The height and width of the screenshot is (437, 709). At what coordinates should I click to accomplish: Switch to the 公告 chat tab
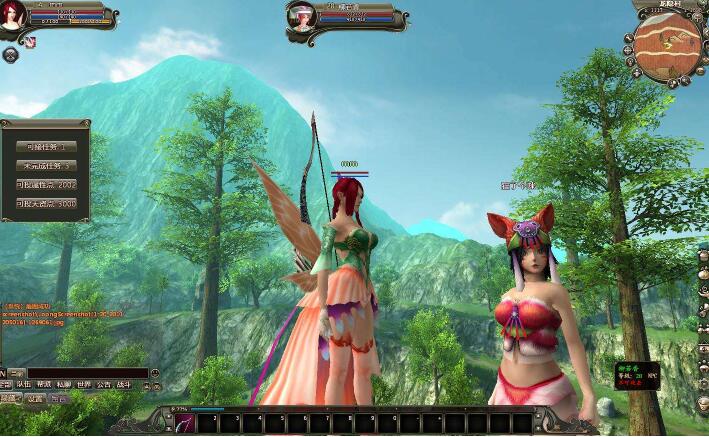point(104,384)
